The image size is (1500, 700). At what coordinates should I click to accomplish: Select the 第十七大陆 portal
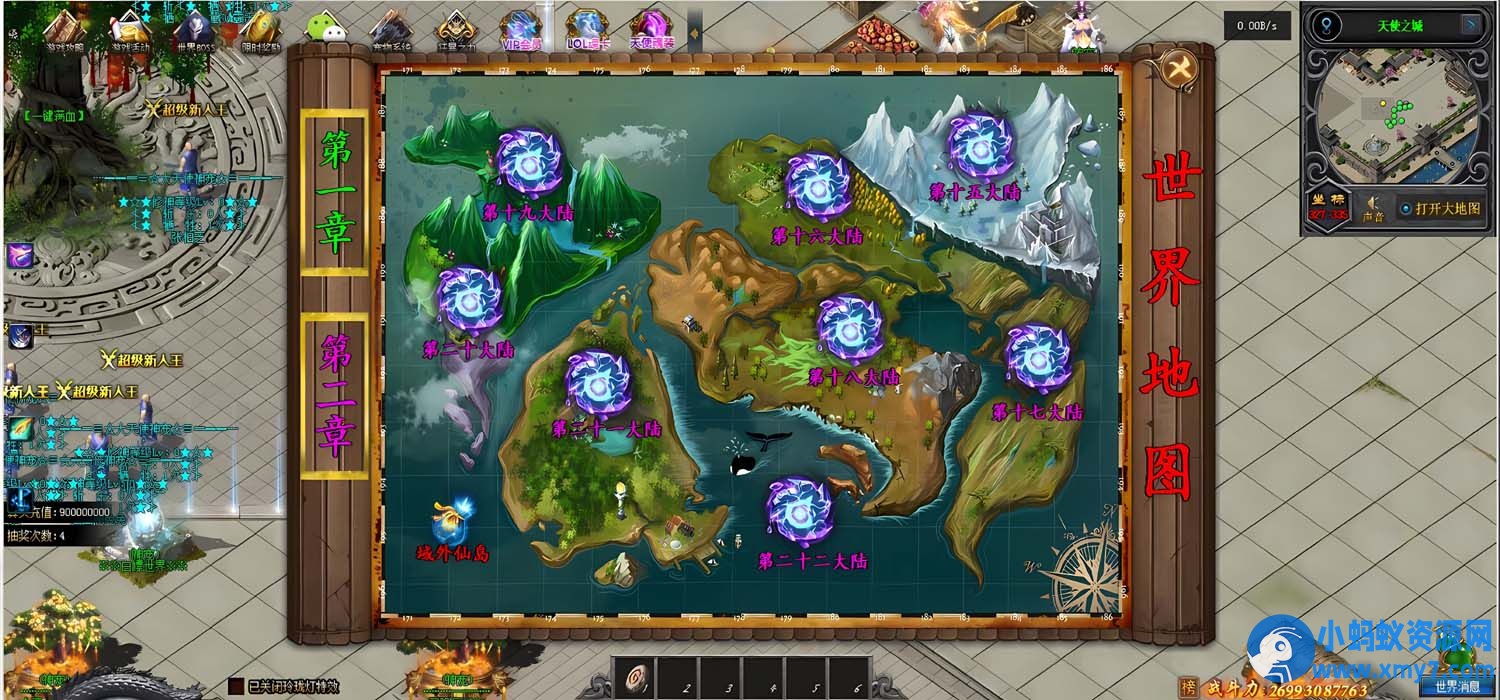1037,359
